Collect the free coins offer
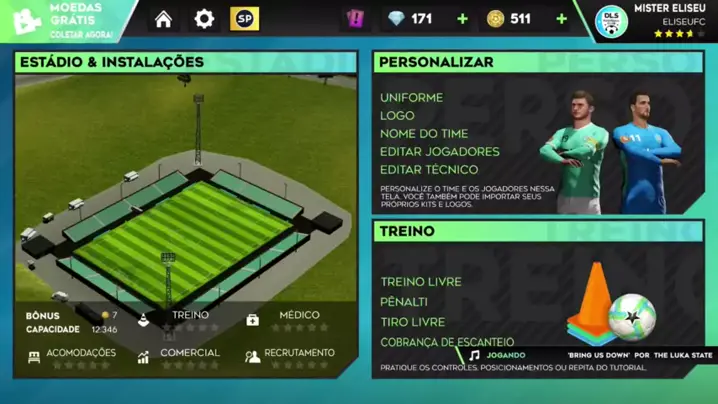 coord(65,20)
